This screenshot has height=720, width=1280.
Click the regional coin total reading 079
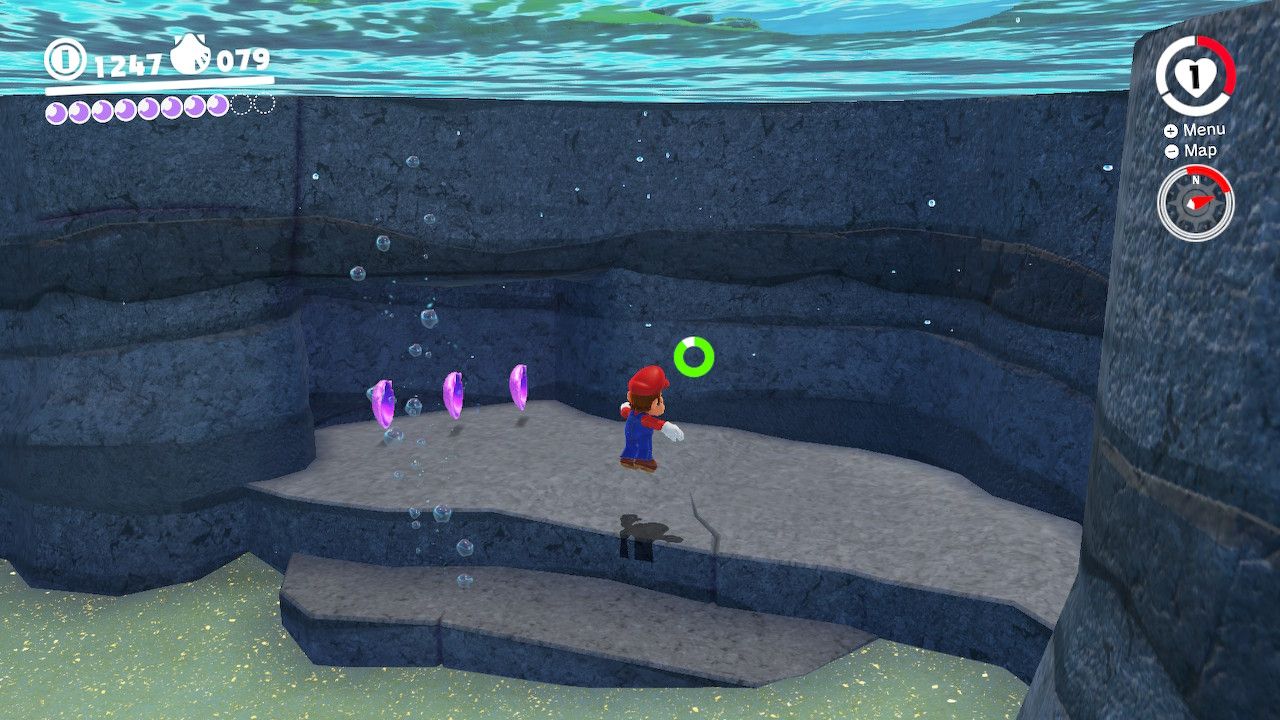[x=244, y=61]
